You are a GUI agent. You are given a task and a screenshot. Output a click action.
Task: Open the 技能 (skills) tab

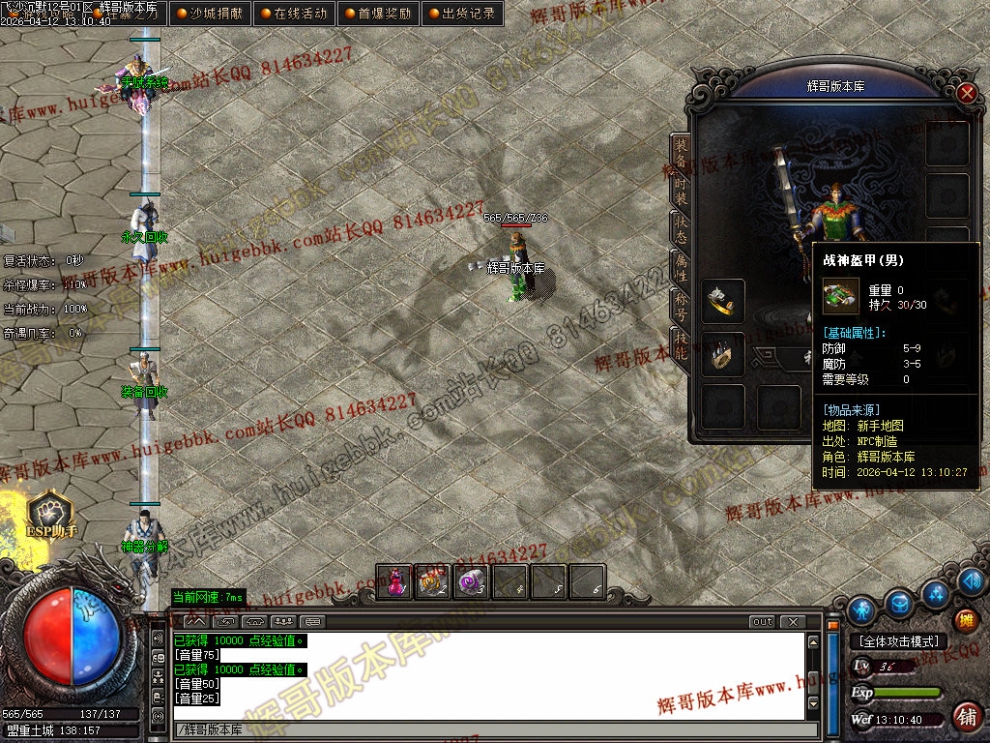(x=679, y=343)
